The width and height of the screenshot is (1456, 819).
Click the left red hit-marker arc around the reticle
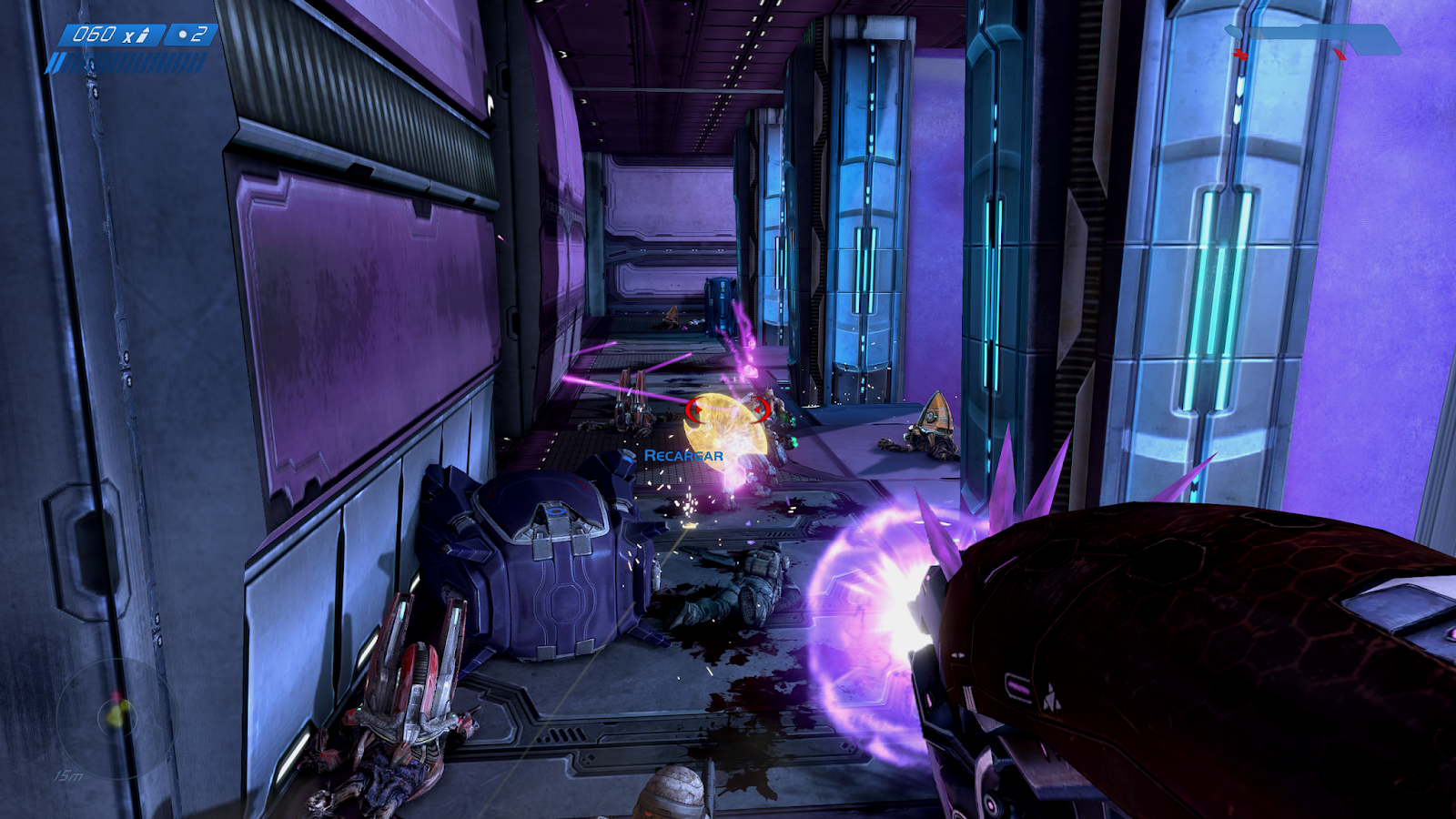[x=693, y=409]
